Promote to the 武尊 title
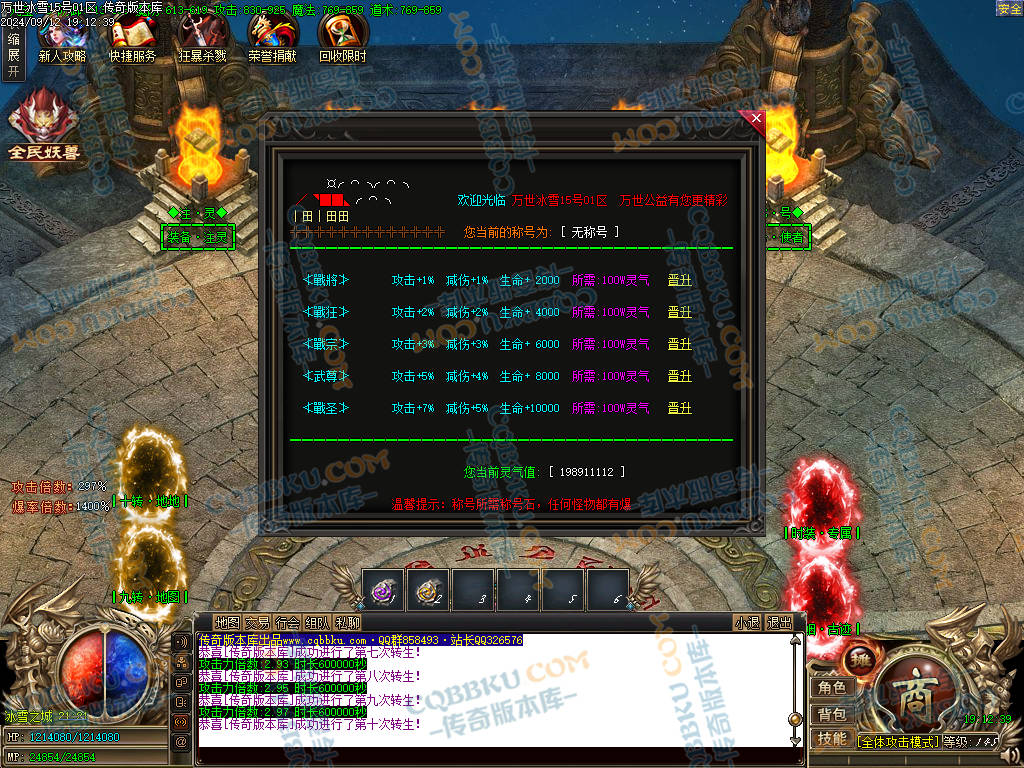This screenshot has width=1024, height=768. coord(680,376)
